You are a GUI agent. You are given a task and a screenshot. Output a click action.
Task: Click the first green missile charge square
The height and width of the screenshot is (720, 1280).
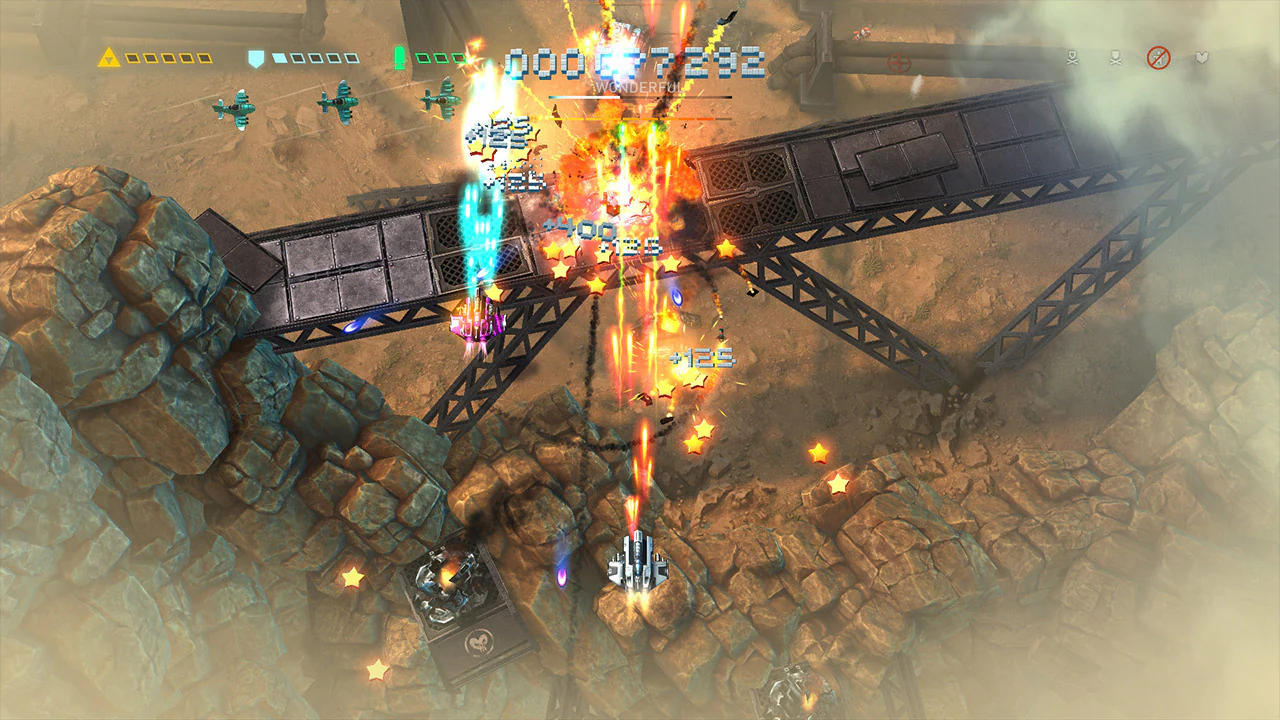pyautogui.click(x=422, y=57)
